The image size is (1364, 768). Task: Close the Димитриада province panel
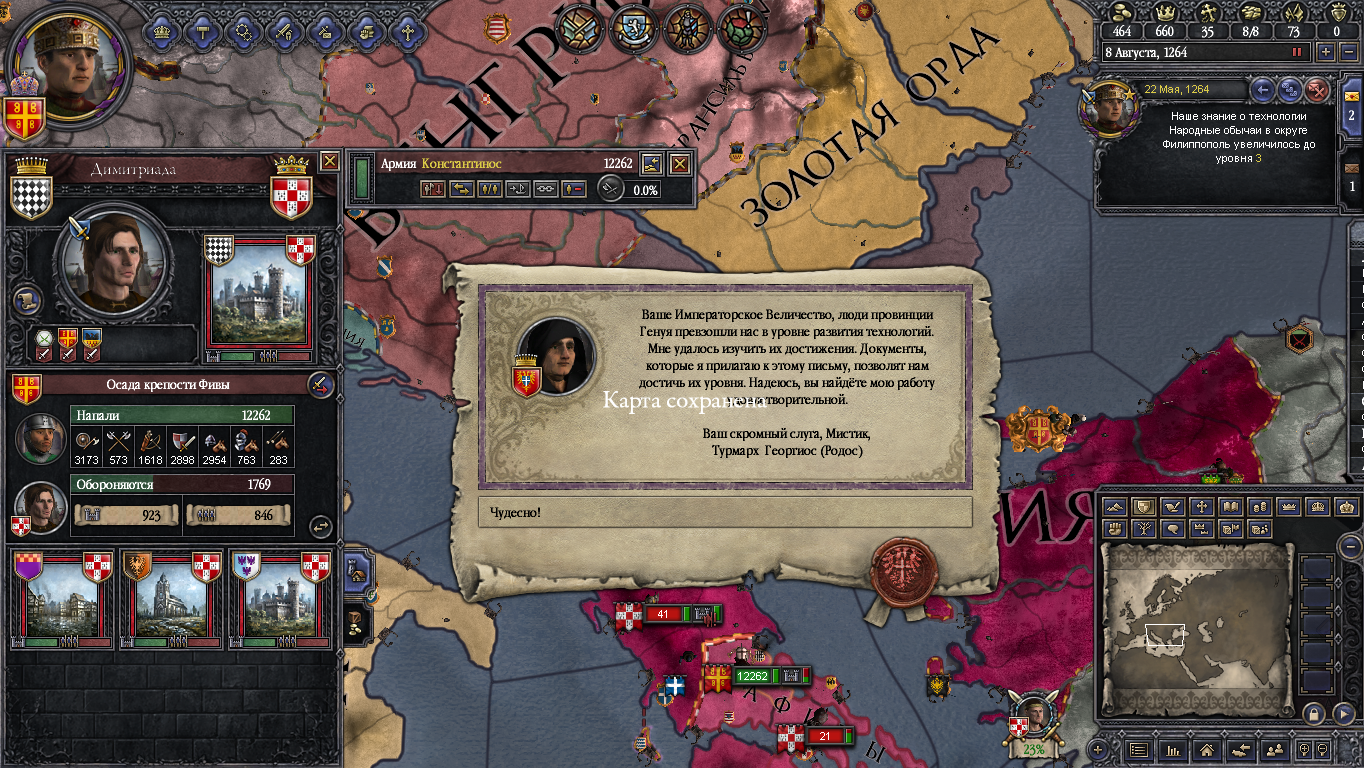[329, 161]
